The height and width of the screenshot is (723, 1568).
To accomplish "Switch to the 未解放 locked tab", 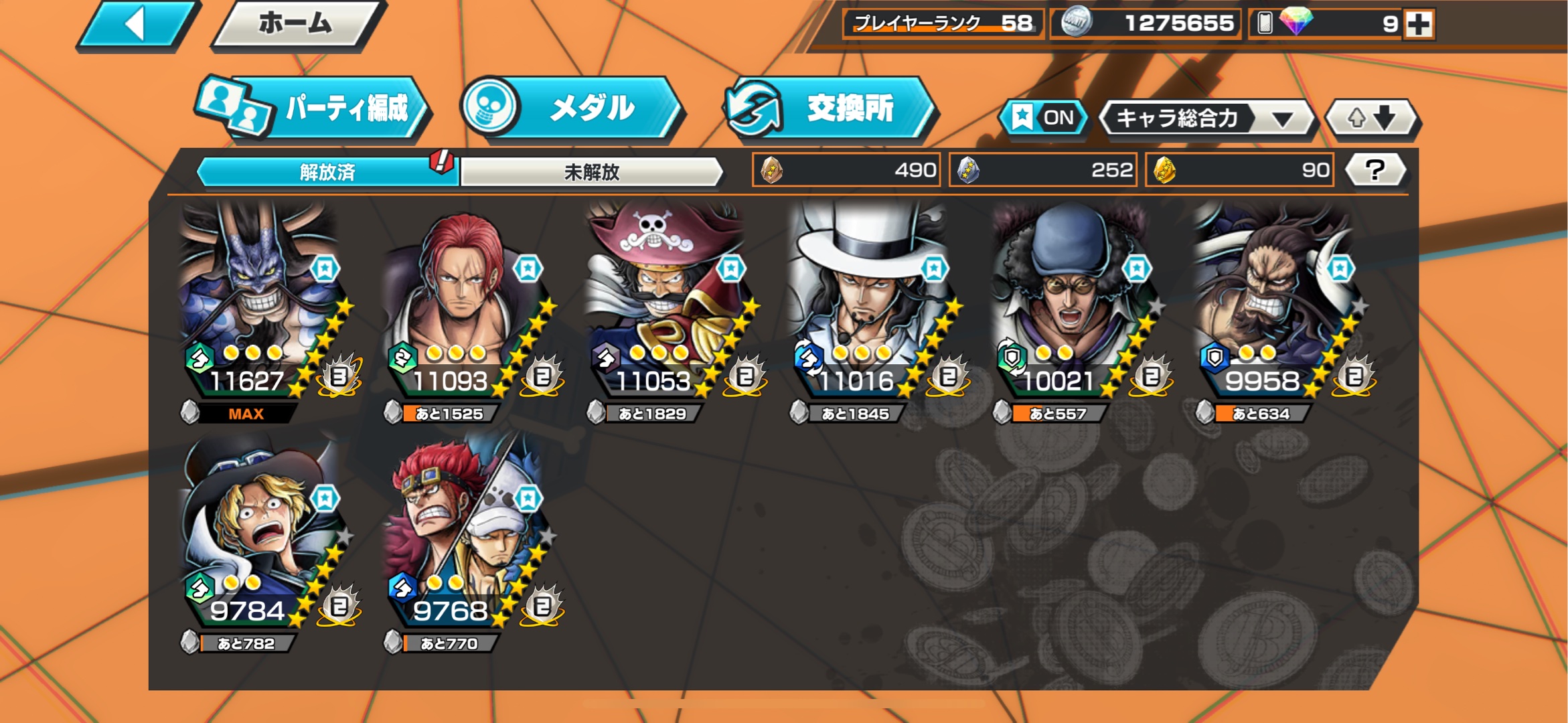I will (591, 172).
